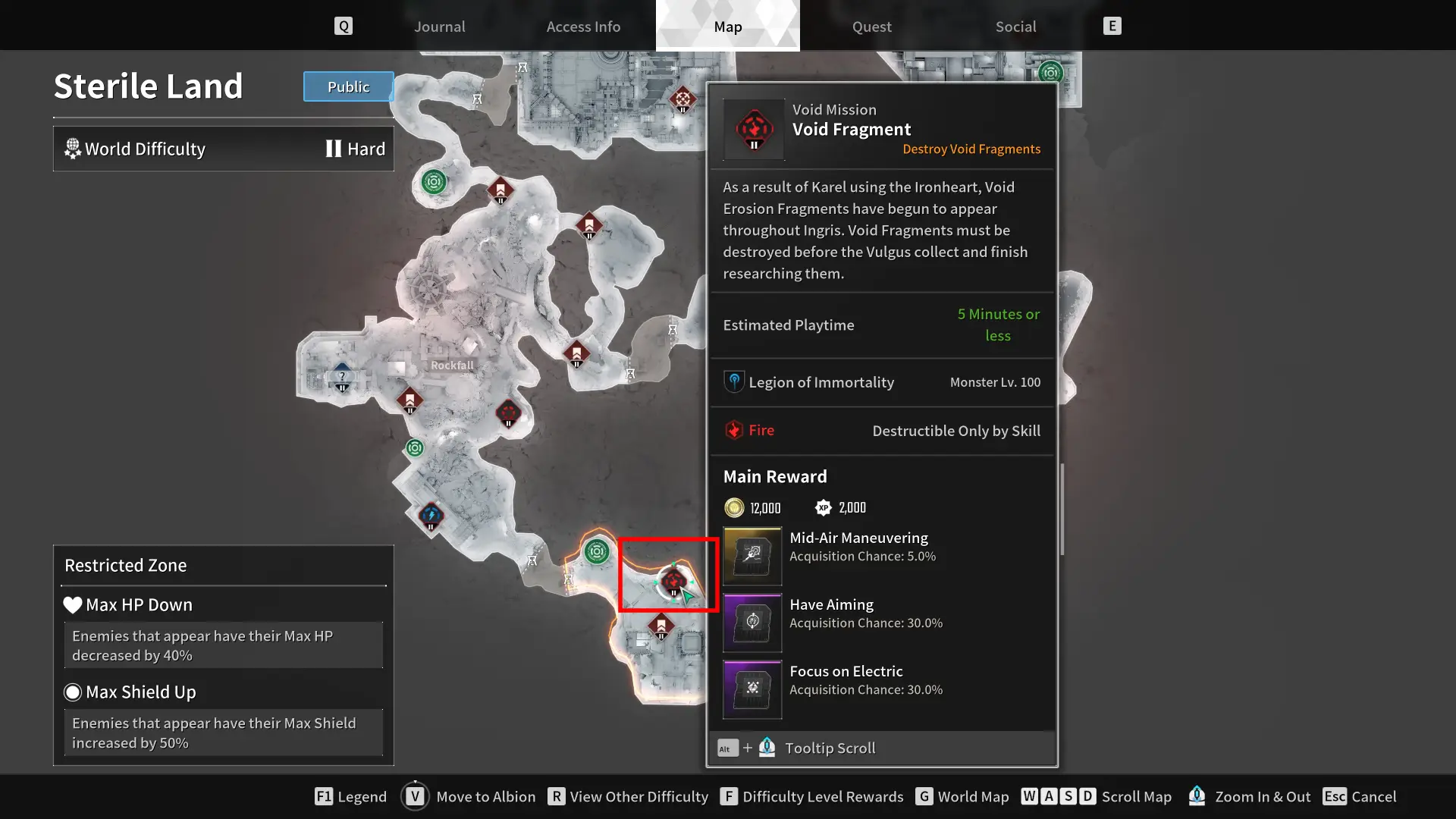The image size is (1456, 819).
Task: Click the Have Aiming reward module
Action: point(752,623)
